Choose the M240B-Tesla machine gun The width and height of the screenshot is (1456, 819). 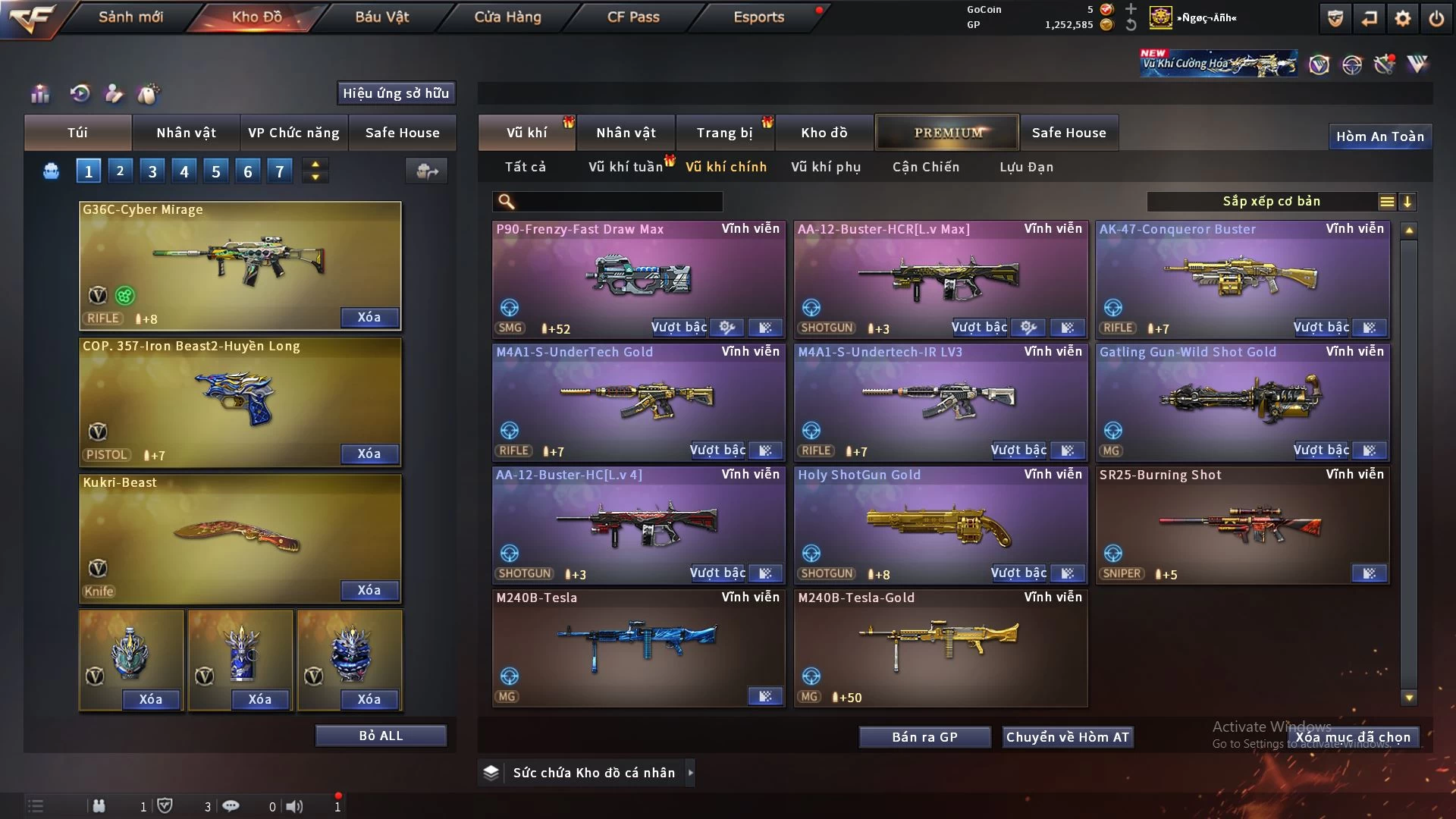tap(638, 646)
